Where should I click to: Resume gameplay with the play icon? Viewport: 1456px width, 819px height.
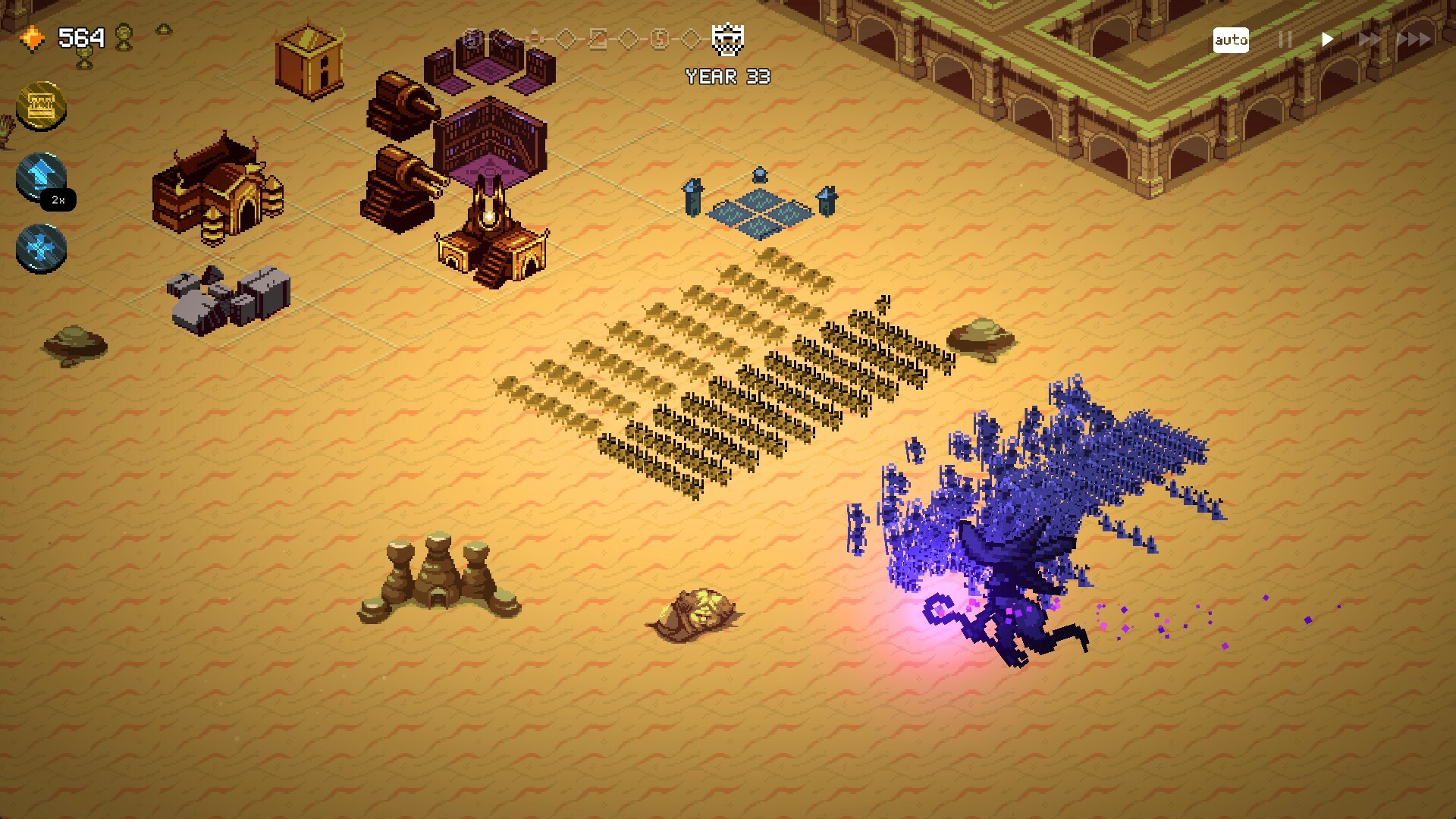(1326, 39)
